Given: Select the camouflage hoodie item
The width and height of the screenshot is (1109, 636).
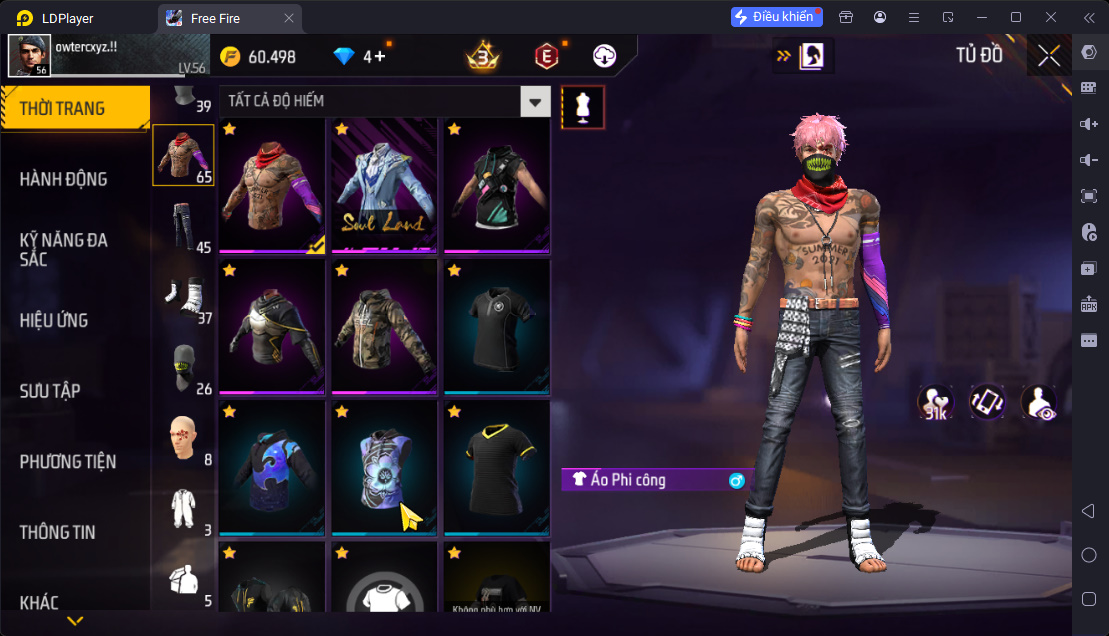Looking at the screenshot, I should tap(385, 327).
